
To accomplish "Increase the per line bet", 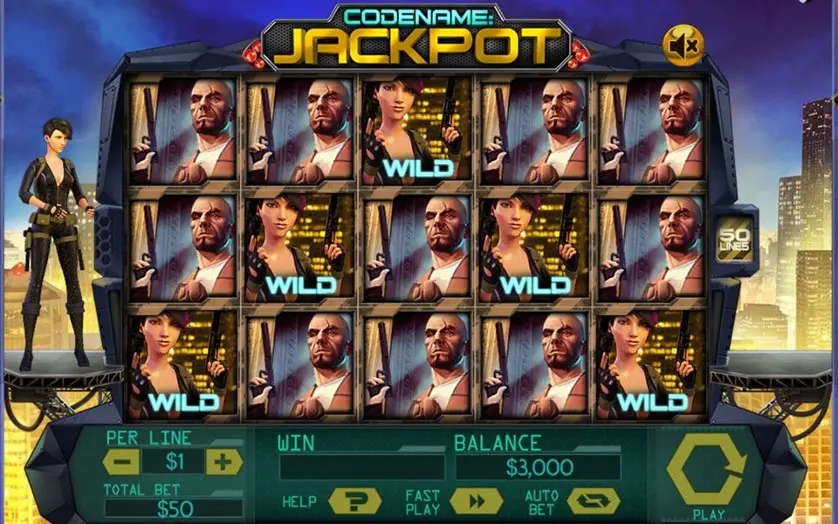I will pos(224,462).
